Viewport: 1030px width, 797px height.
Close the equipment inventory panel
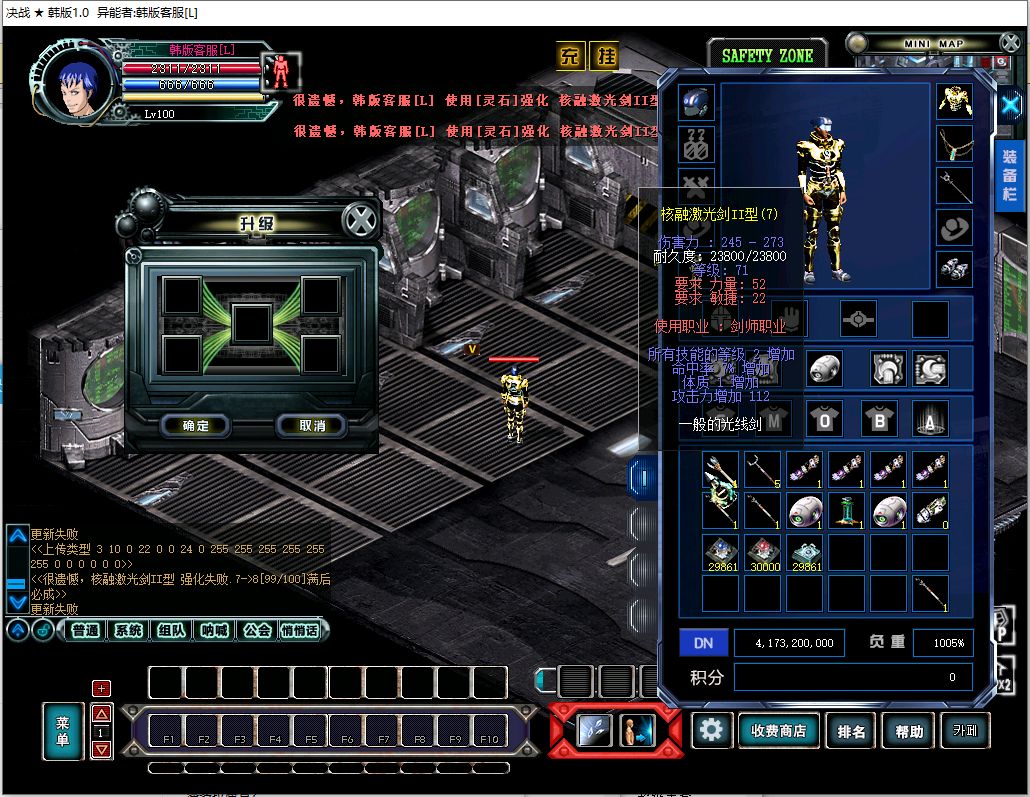pos(1010,103)
